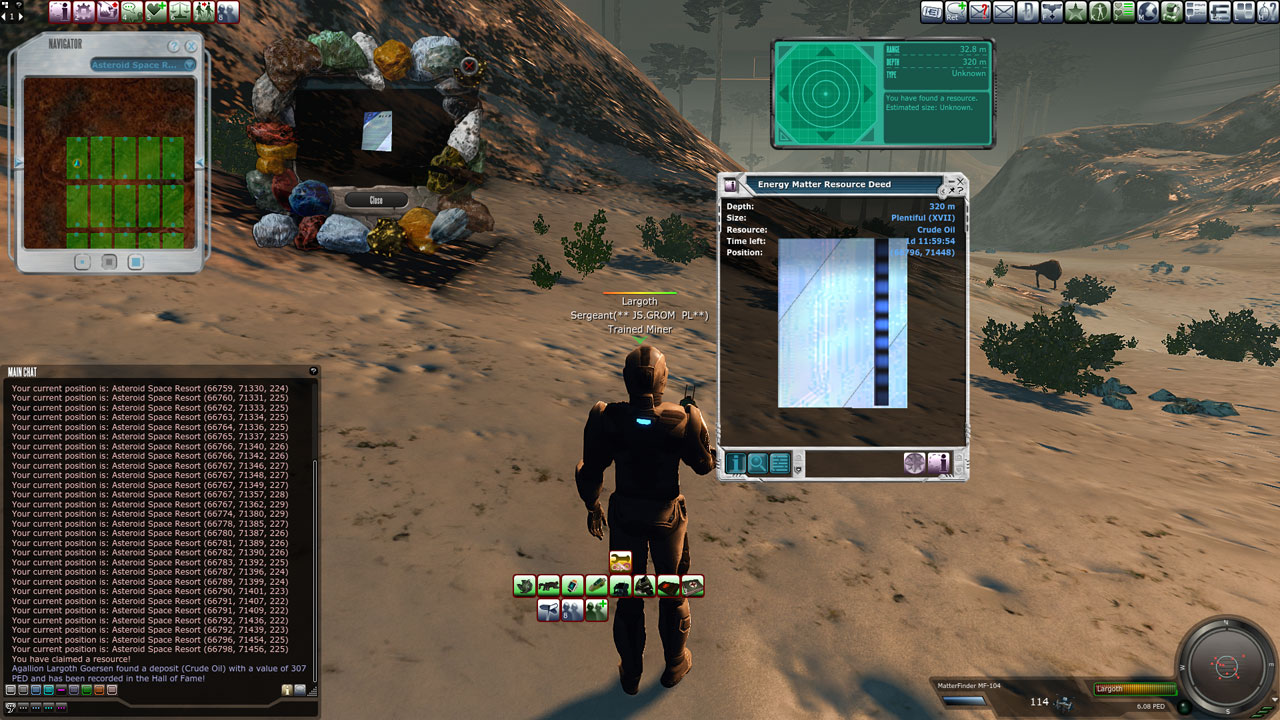
Task: Open the Navigator help button
Action: click(174, 46)
